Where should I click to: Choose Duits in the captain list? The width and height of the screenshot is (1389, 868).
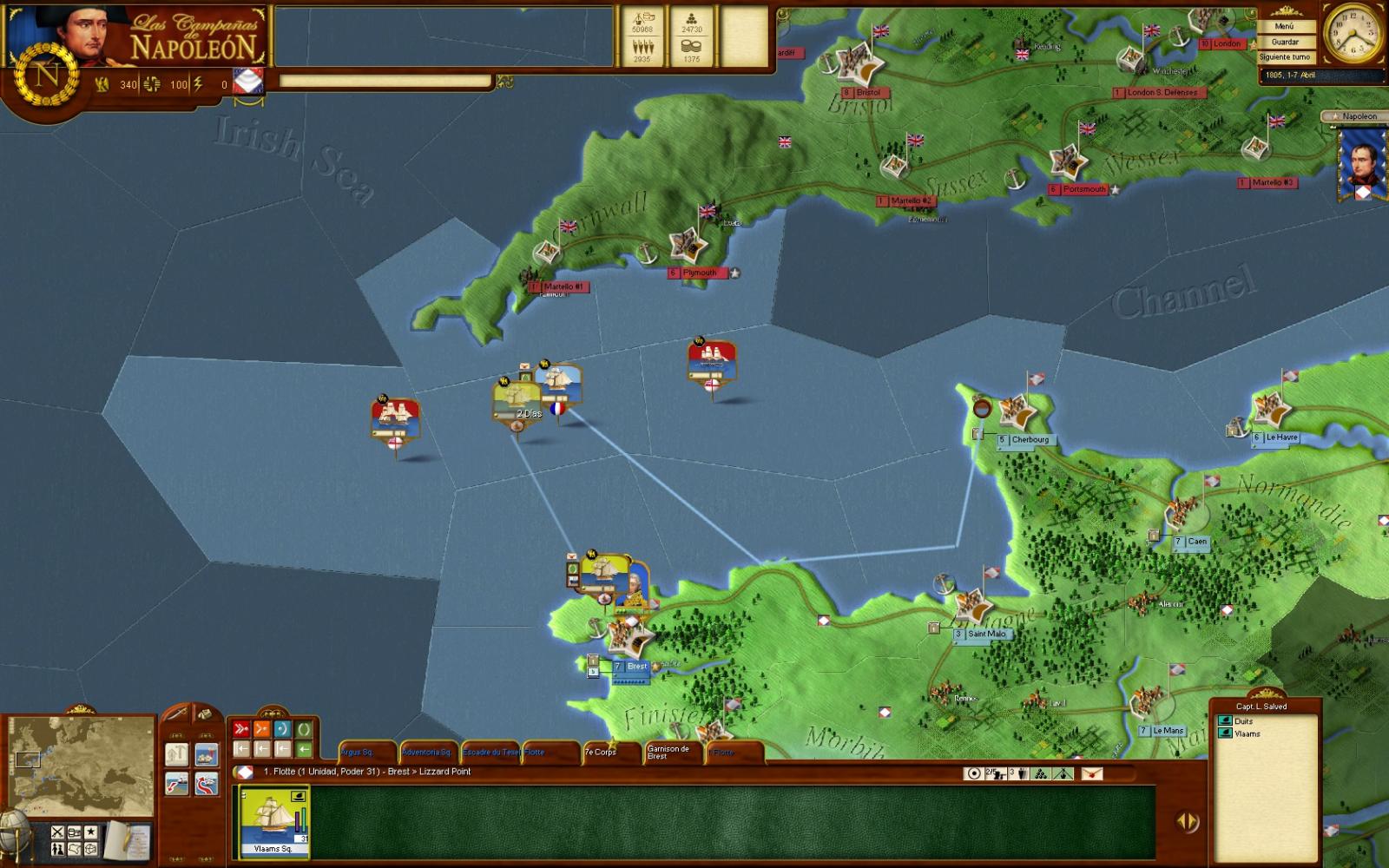click(x=1243, y=721)
